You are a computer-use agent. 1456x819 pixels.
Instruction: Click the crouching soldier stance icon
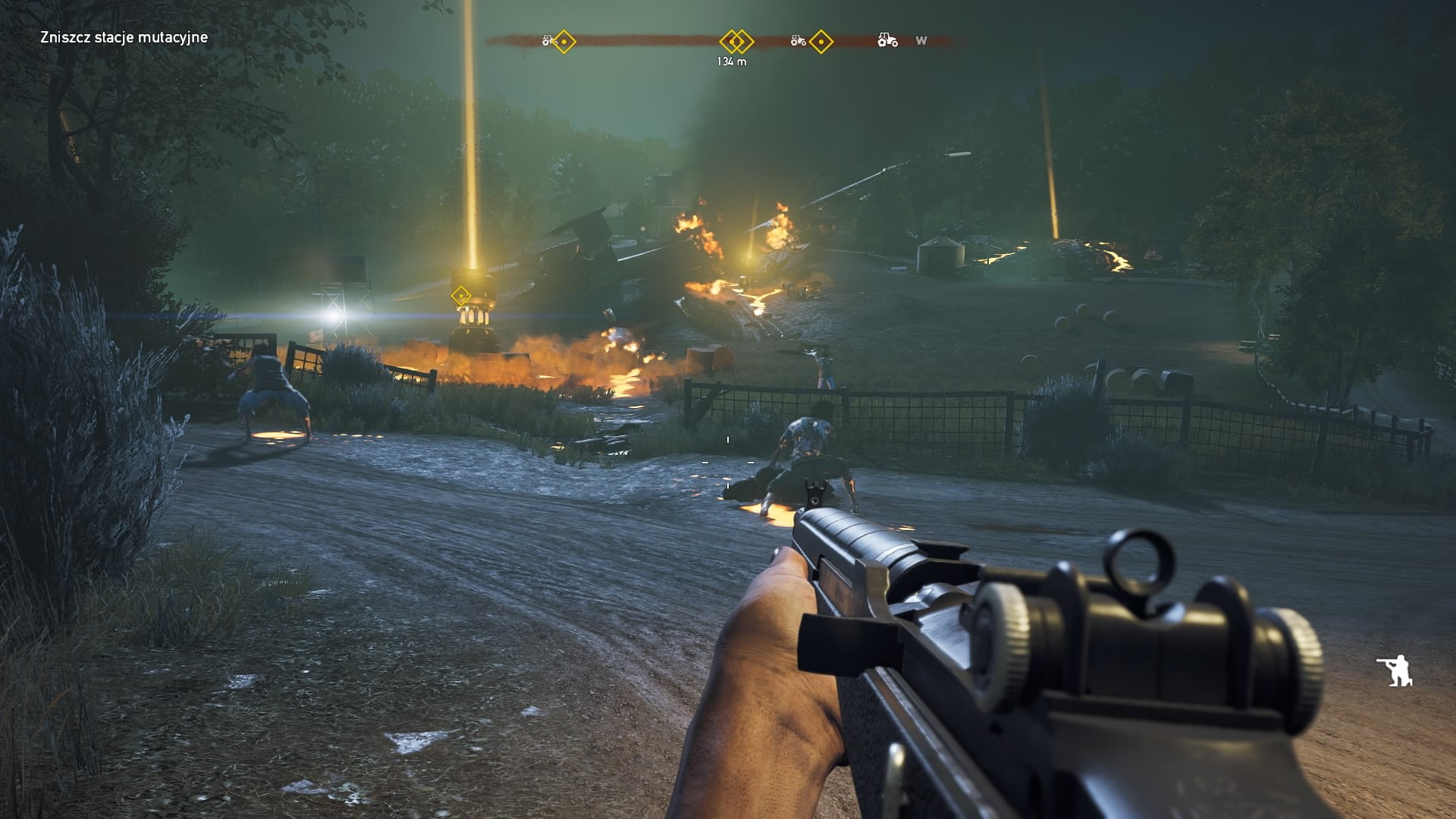coord(1394,670)
